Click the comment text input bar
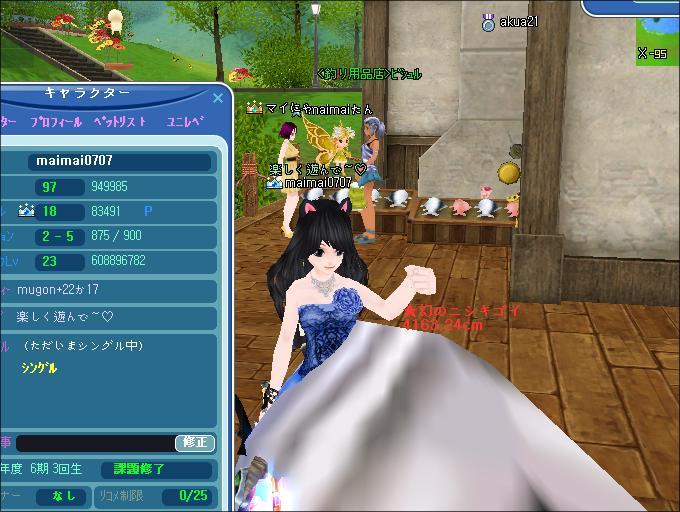680x512 pixels. click(x=95, y=442)
